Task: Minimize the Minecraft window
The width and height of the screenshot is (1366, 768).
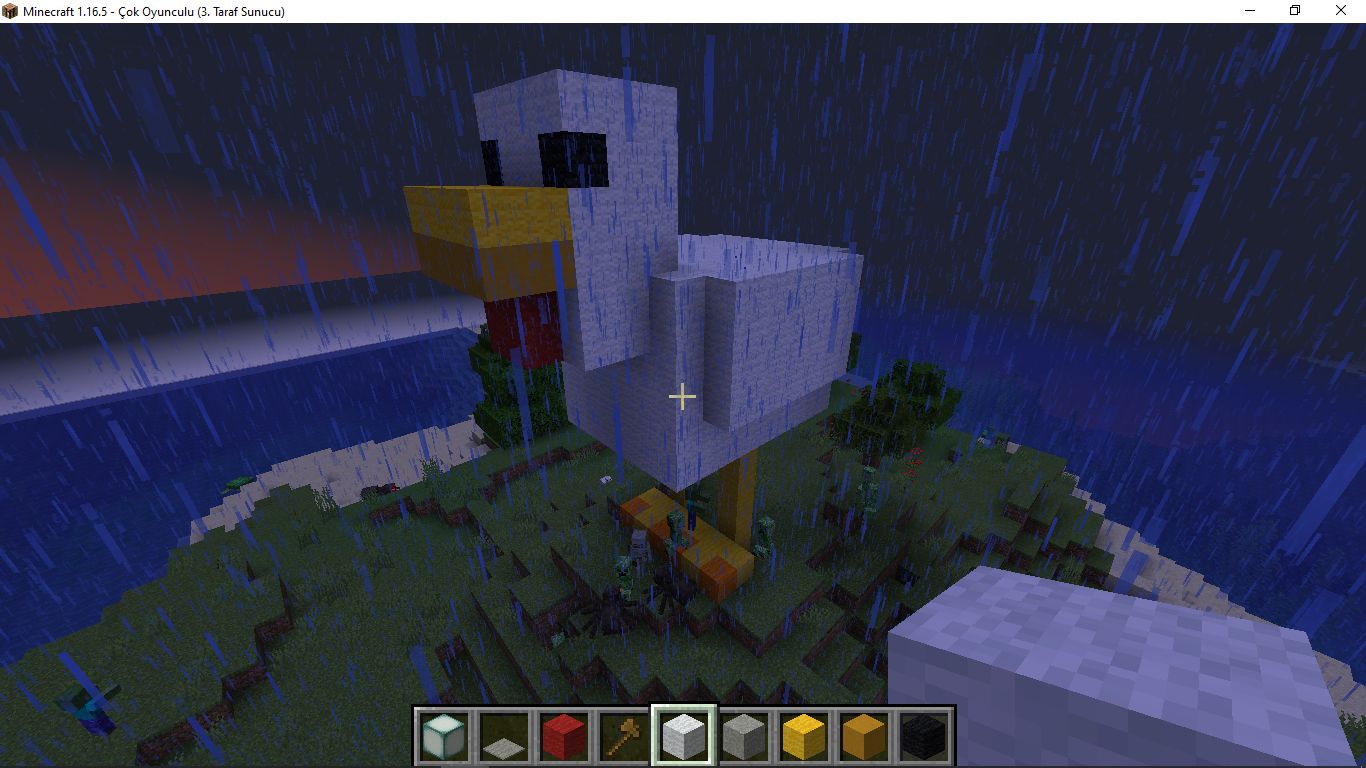Action: tap(1250, 11)
